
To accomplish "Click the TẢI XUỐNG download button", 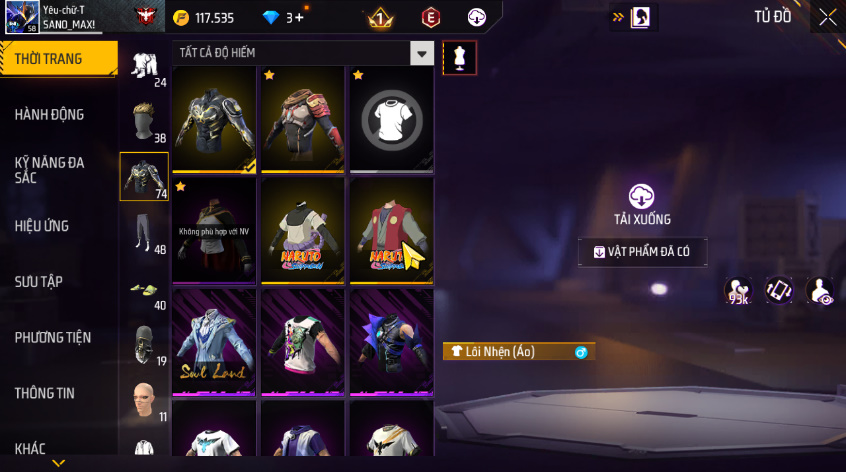I will (641, 203).
